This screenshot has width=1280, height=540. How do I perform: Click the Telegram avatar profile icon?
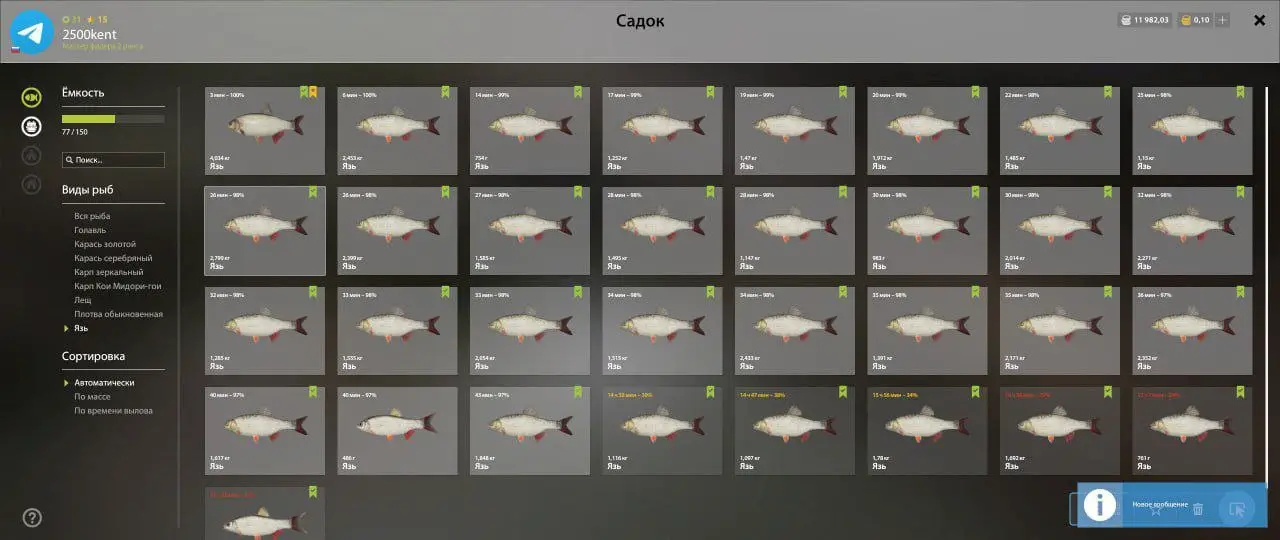point(32,32)
